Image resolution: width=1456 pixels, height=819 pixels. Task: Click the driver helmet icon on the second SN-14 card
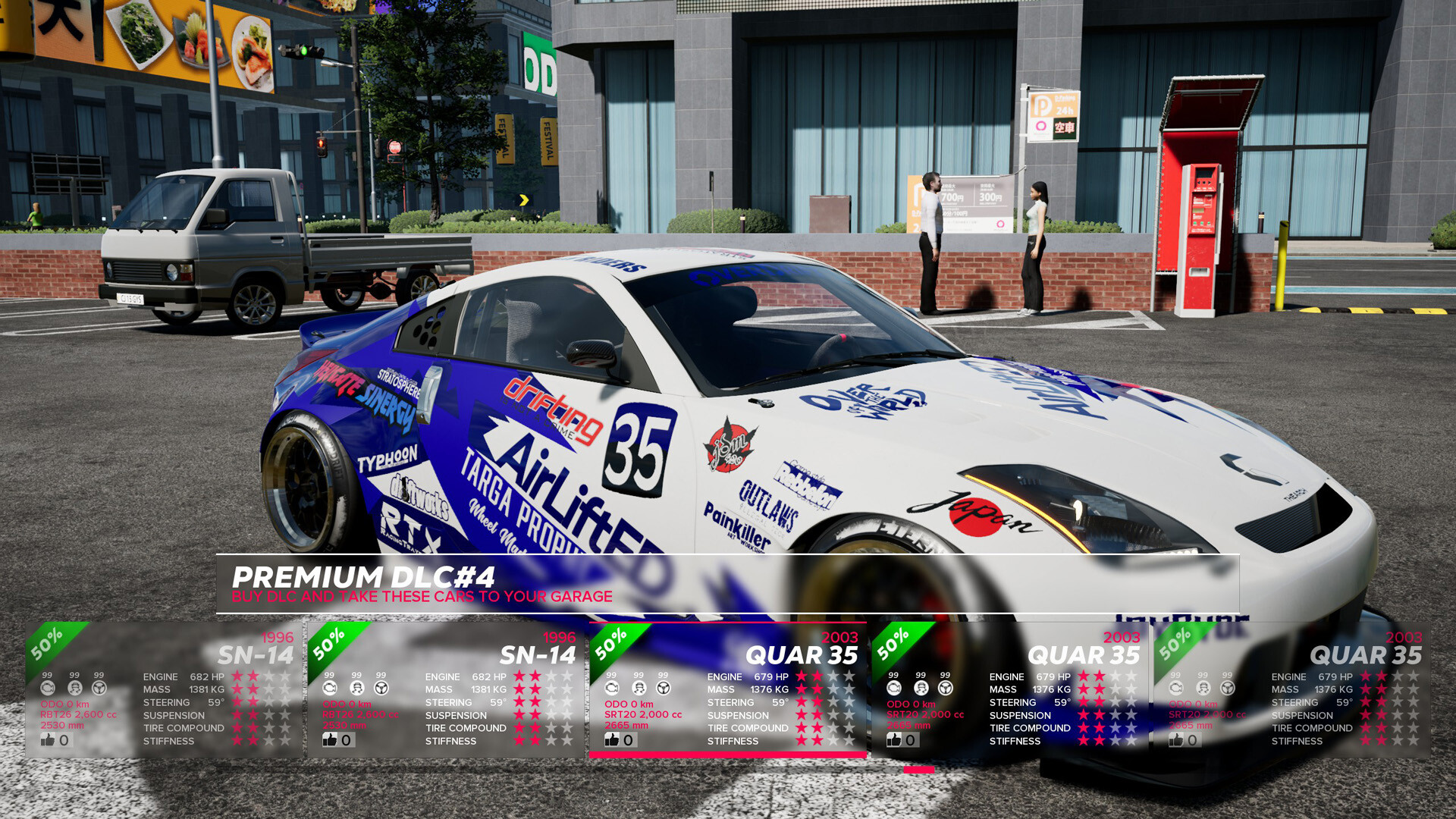pyautogui.click(x=355, y=689)
